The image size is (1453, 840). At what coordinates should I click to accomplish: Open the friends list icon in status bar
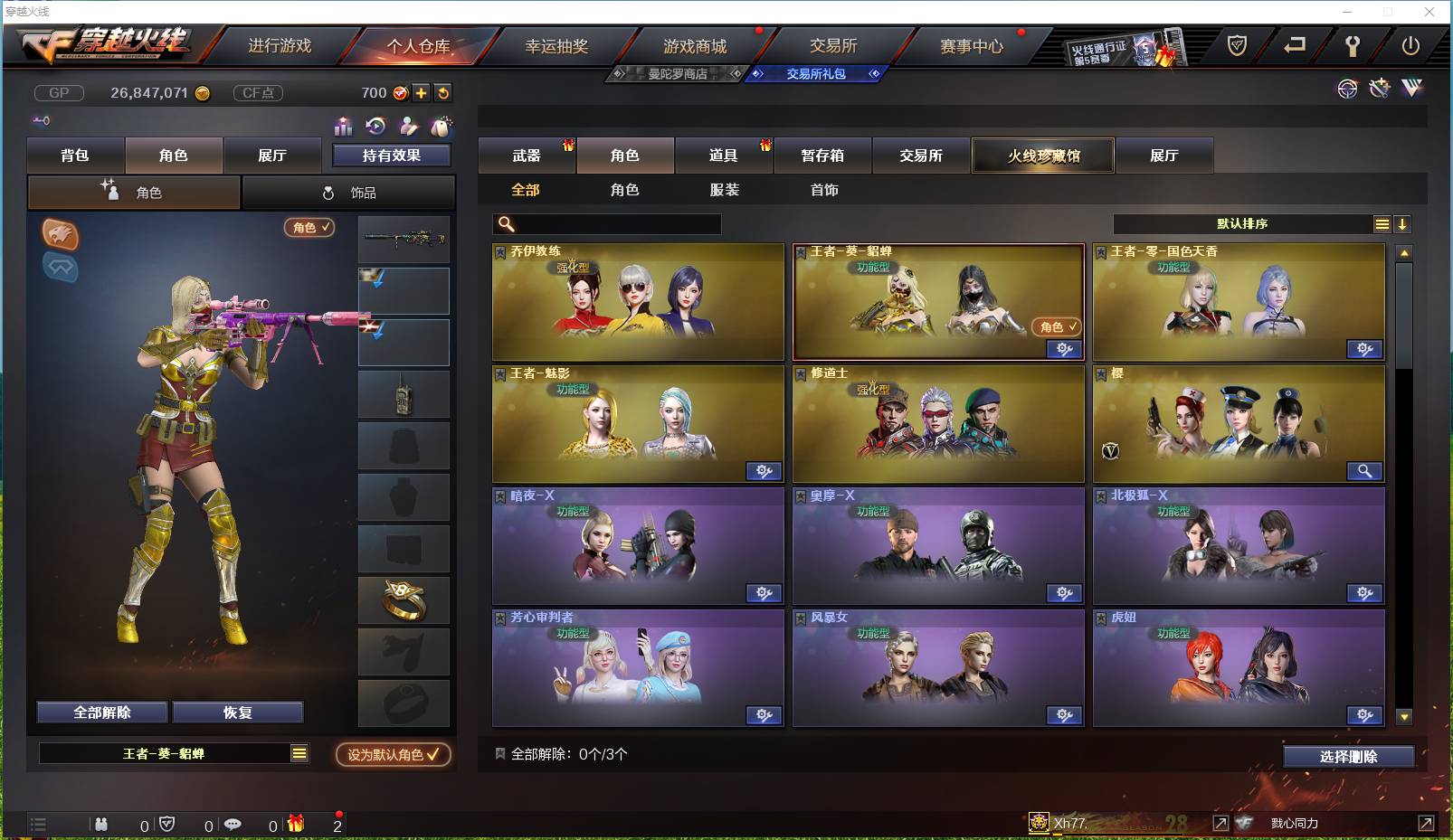click(101, 824)
